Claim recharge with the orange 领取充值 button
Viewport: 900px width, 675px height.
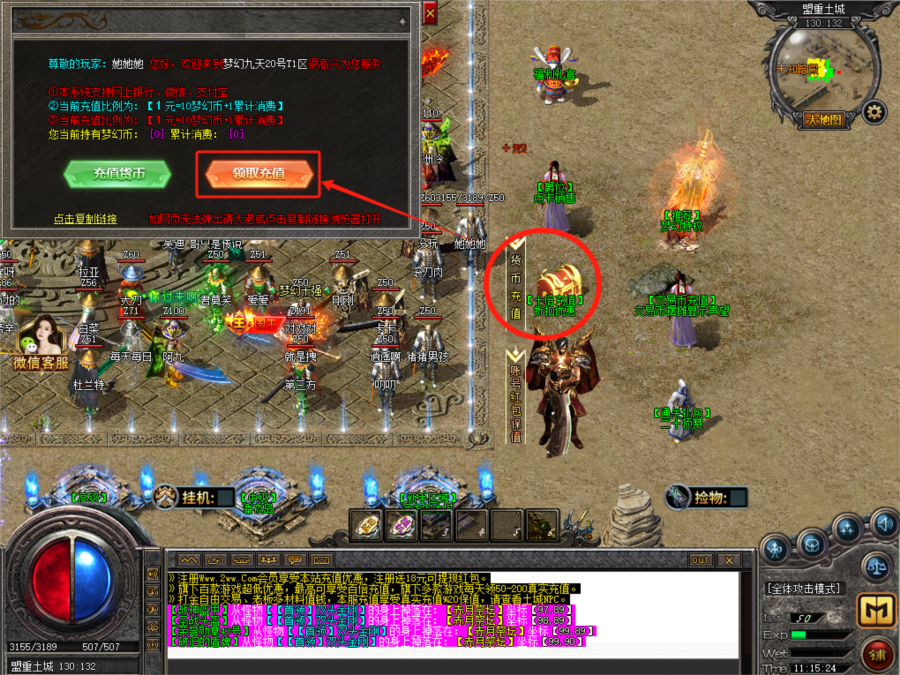259,174
